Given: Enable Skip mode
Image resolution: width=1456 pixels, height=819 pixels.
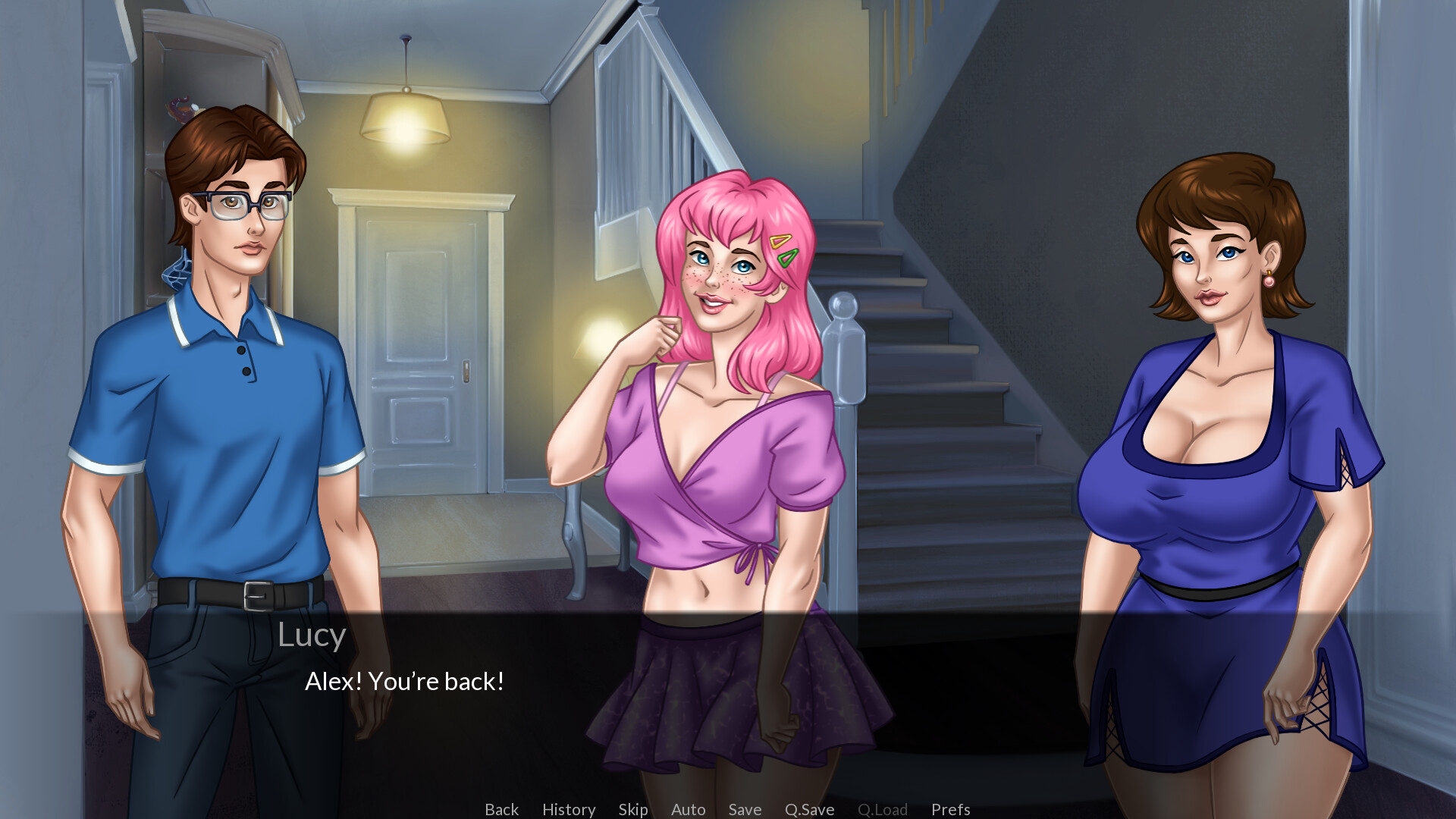Looking at the screenshot, I should coord(633,809).
